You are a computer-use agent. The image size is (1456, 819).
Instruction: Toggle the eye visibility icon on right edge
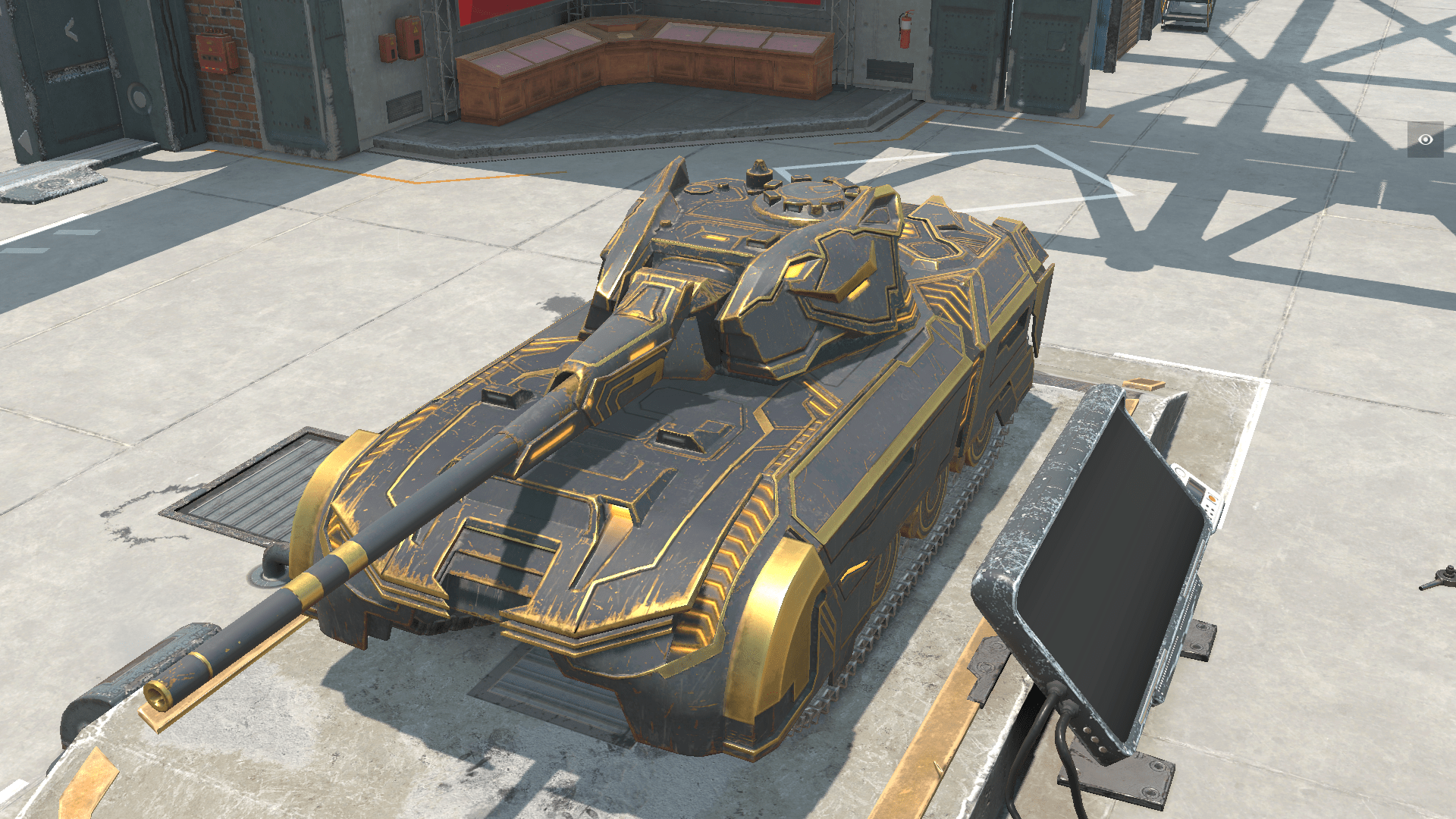(1426, 140)
